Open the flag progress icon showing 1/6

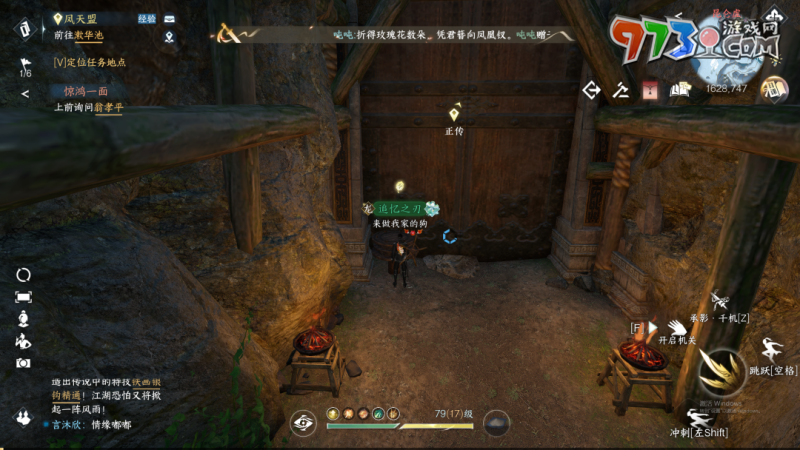pyautogui.click(x=25, y=66)
